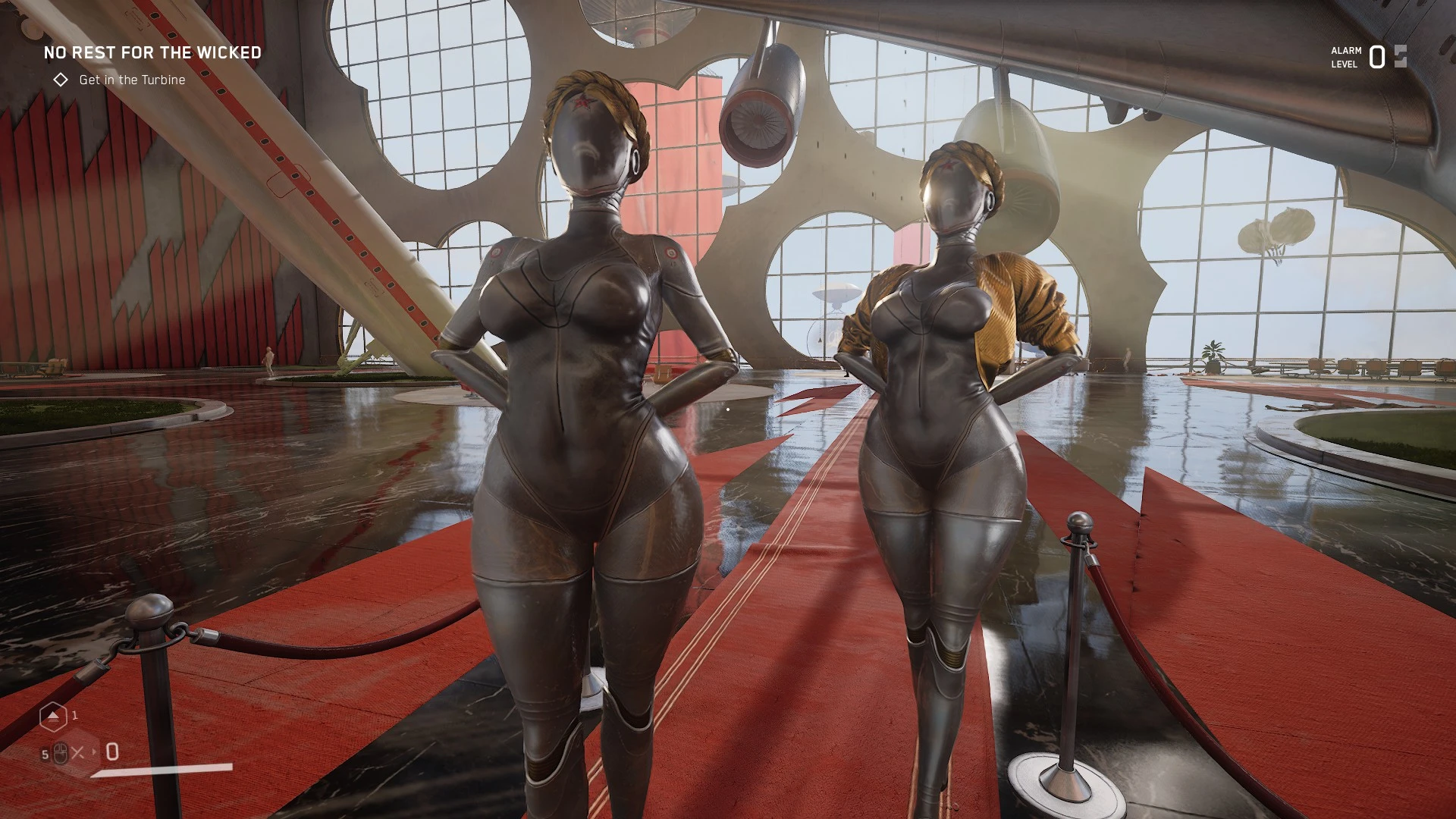Click the red star on the left twin's hair
This screenshot has width=1456, height=819.
[583, 103]
